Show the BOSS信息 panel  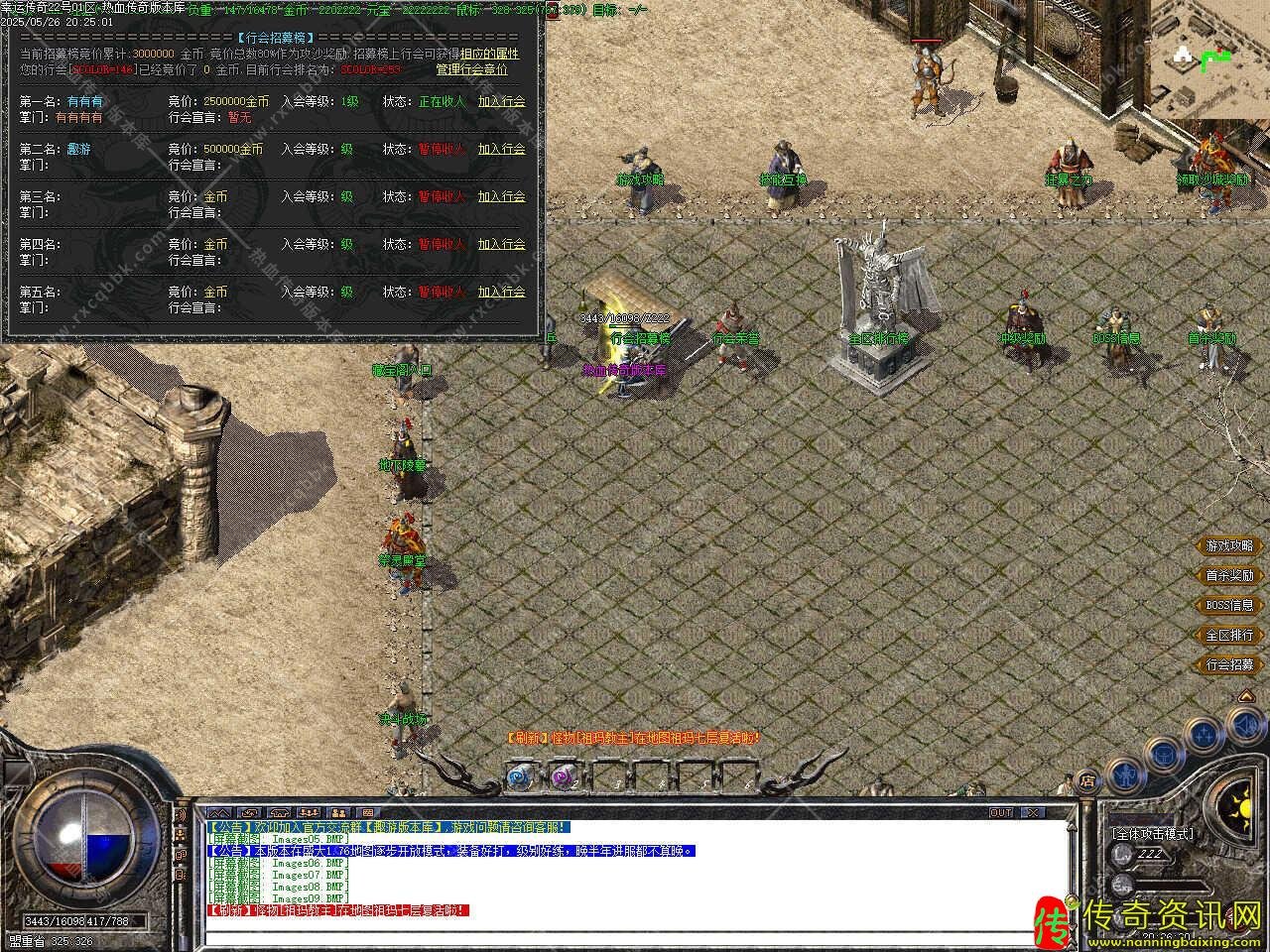1229,606
